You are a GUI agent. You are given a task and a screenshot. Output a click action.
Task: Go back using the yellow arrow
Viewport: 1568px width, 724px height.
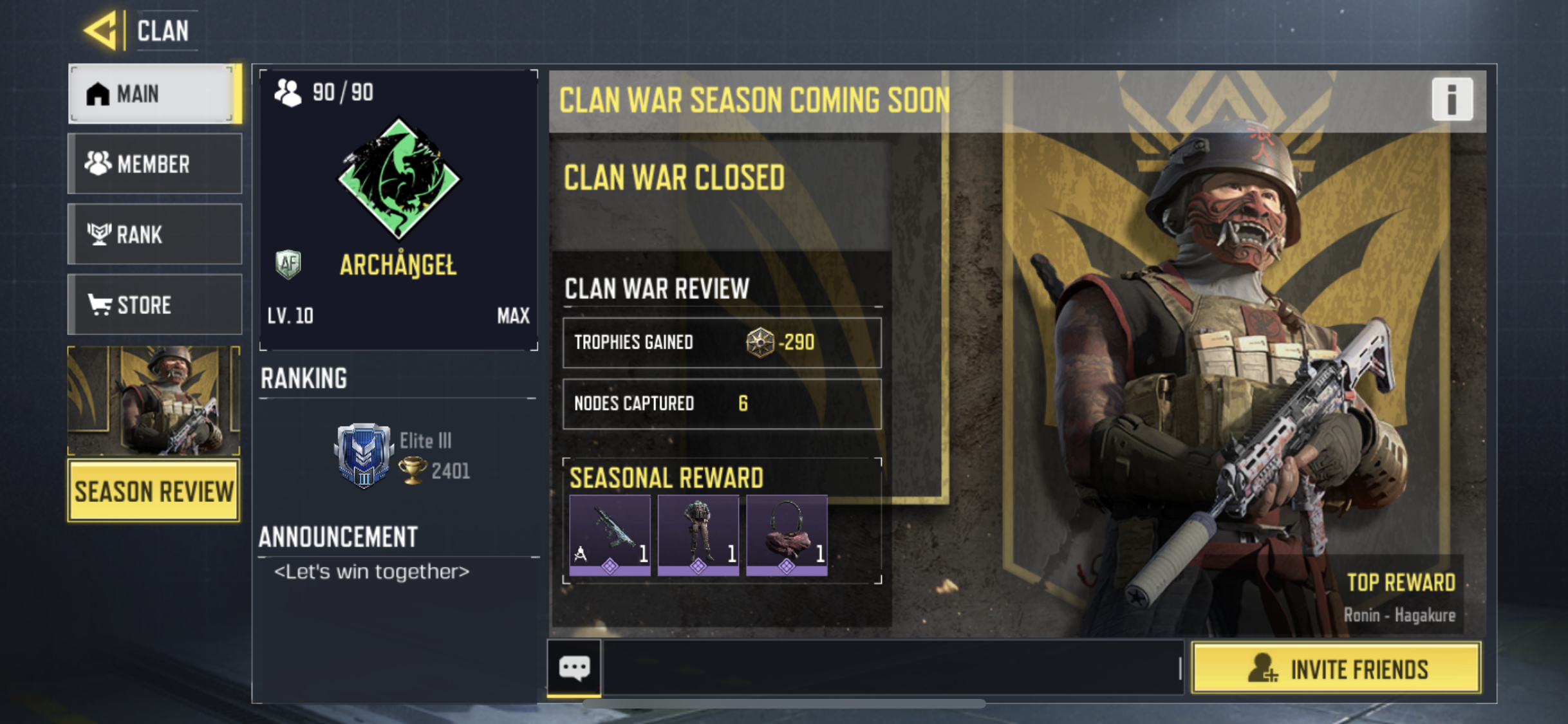102,30
